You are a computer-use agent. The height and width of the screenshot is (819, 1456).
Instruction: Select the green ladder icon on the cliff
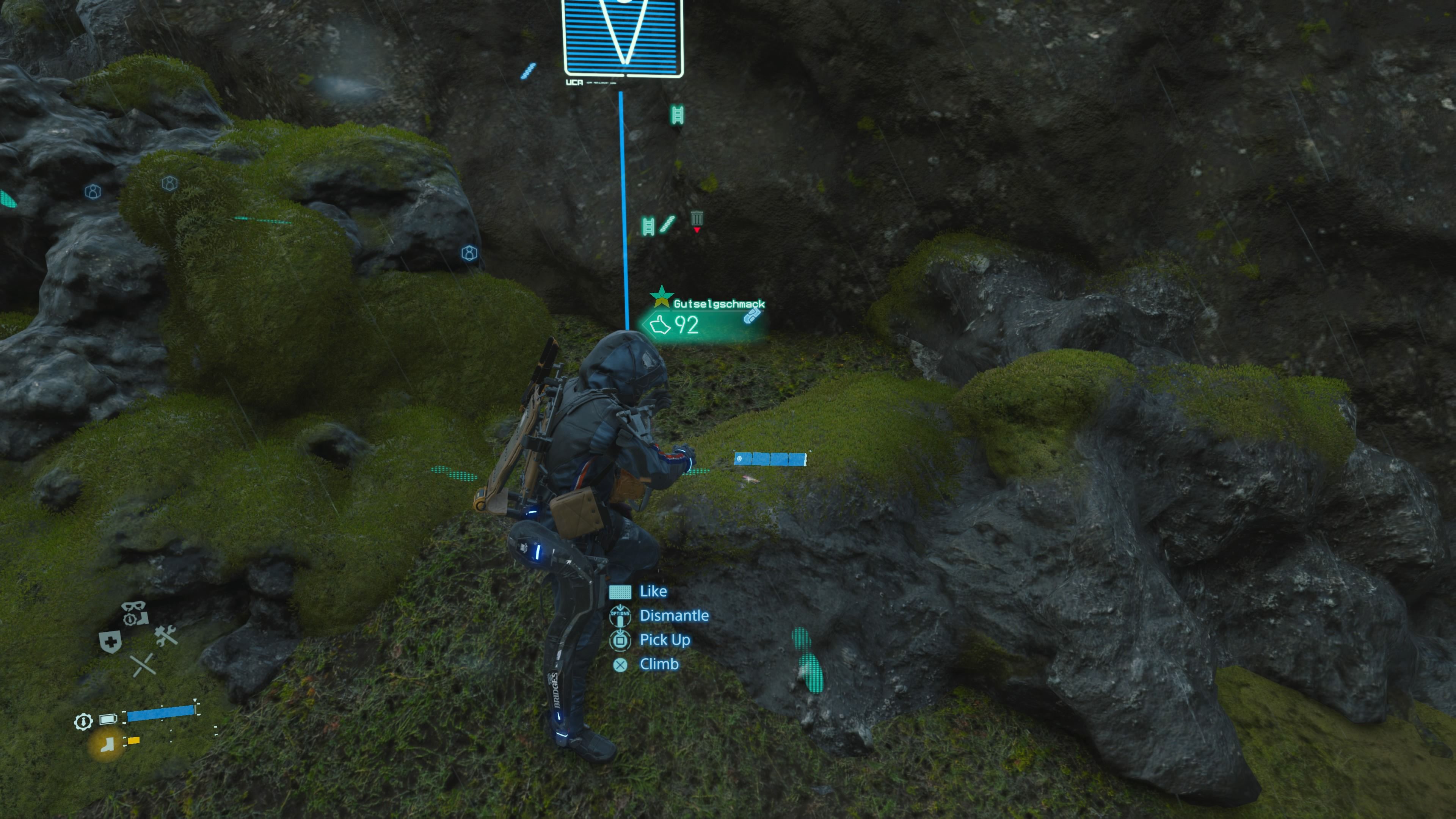(x=677, y=114)
